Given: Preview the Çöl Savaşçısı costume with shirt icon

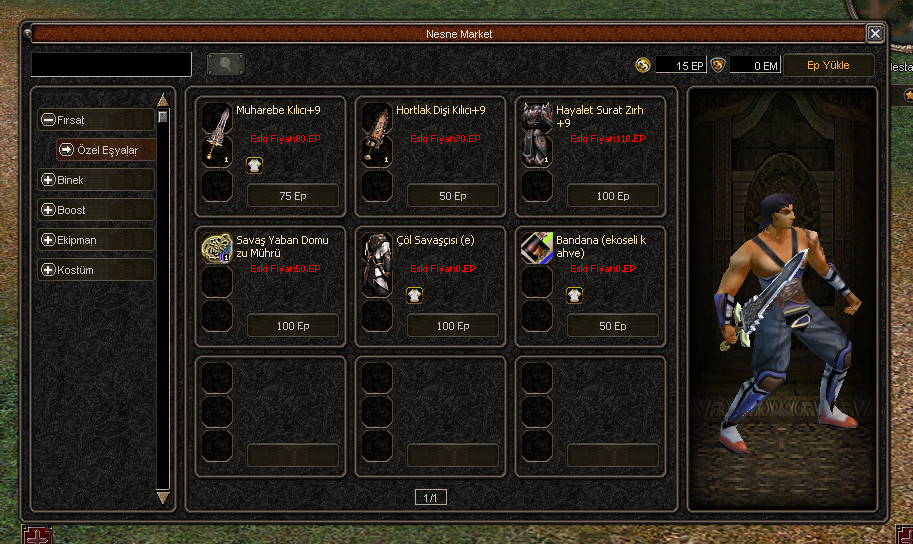Looking at the screenshot, I should point(413,294).
